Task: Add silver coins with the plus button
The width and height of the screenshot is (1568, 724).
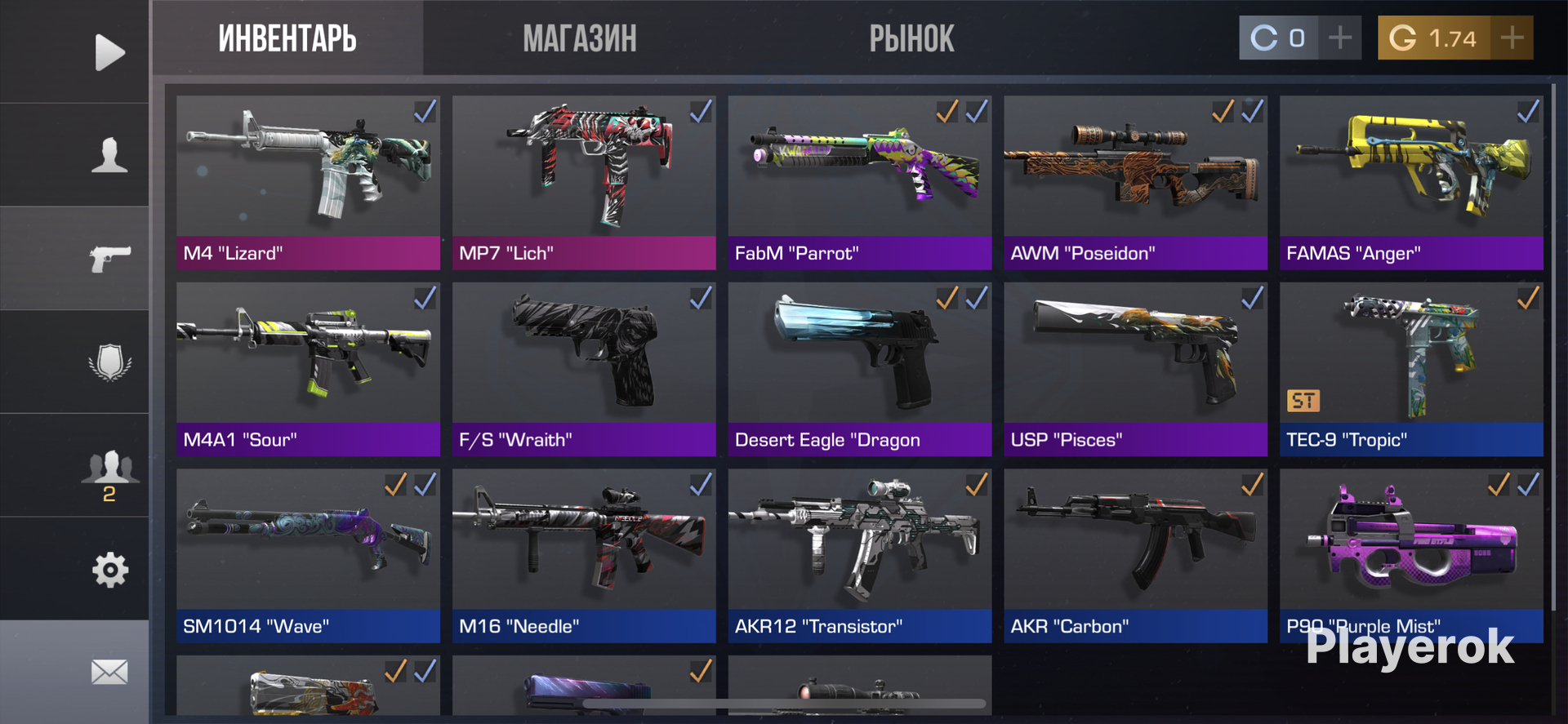Action: (1339, 38)
